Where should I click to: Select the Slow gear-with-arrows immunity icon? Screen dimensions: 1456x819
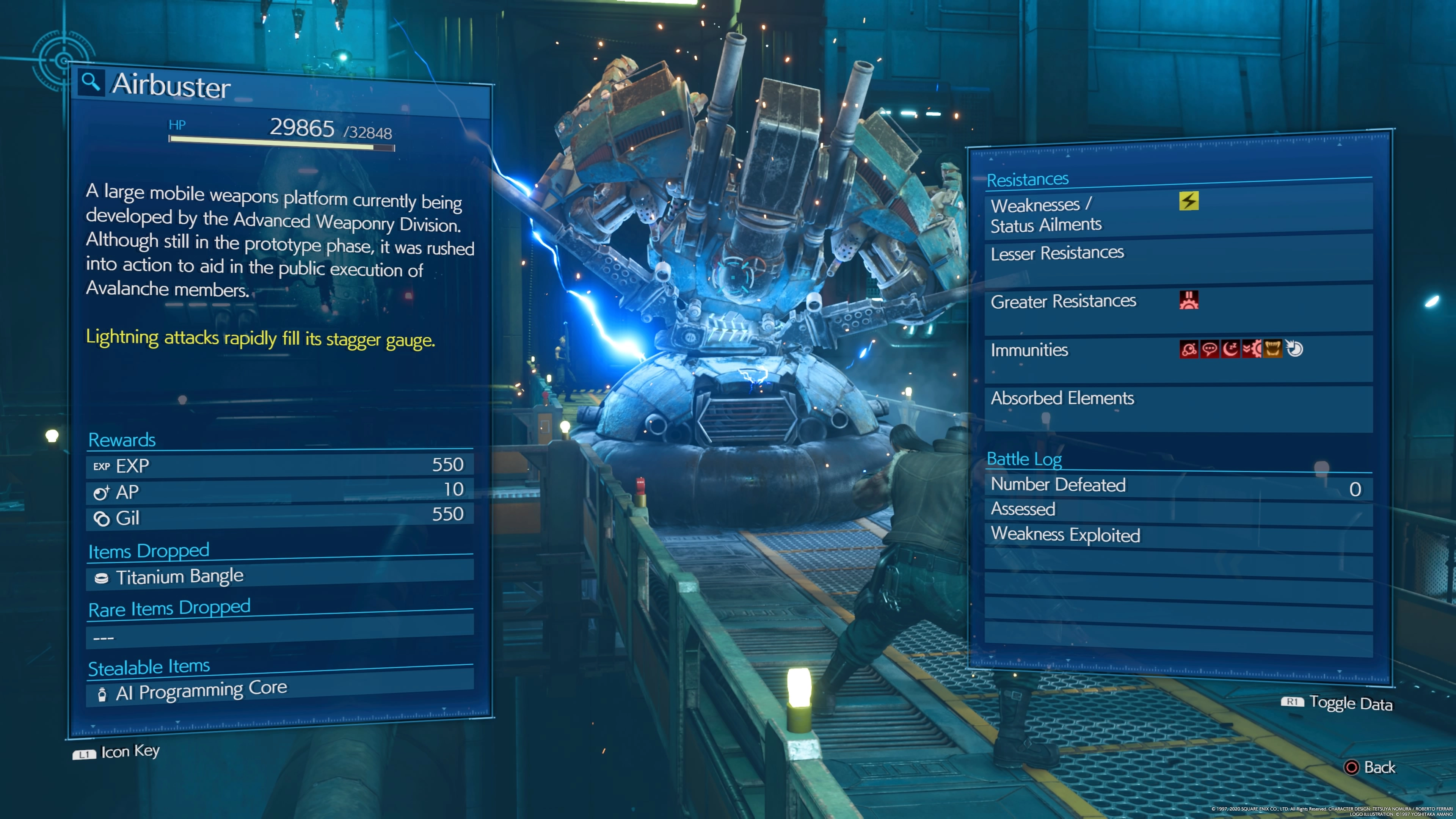(x=1251, y=349)
